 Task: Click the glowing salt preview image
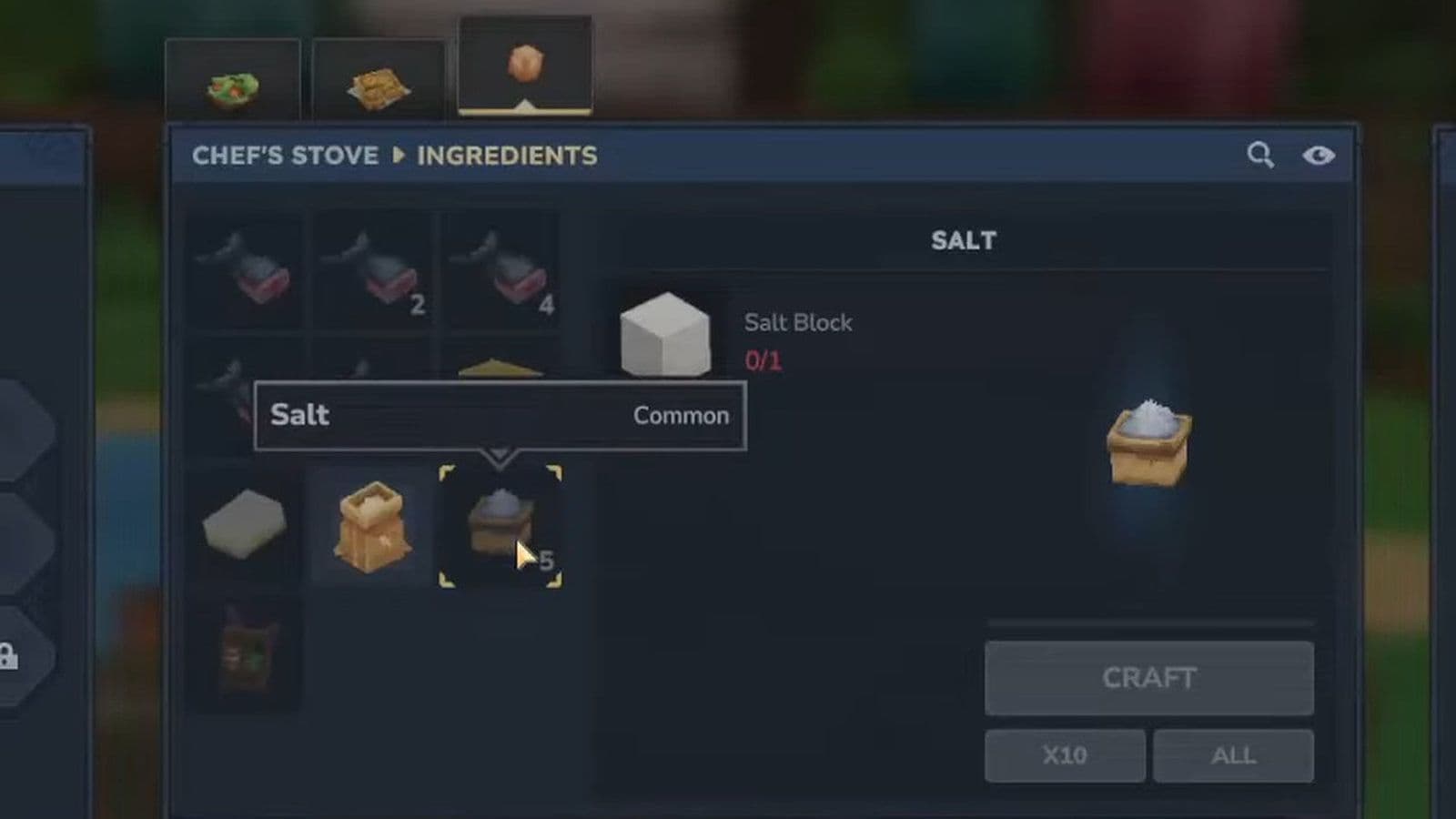pyautogui.click(x=1148, y=441)
